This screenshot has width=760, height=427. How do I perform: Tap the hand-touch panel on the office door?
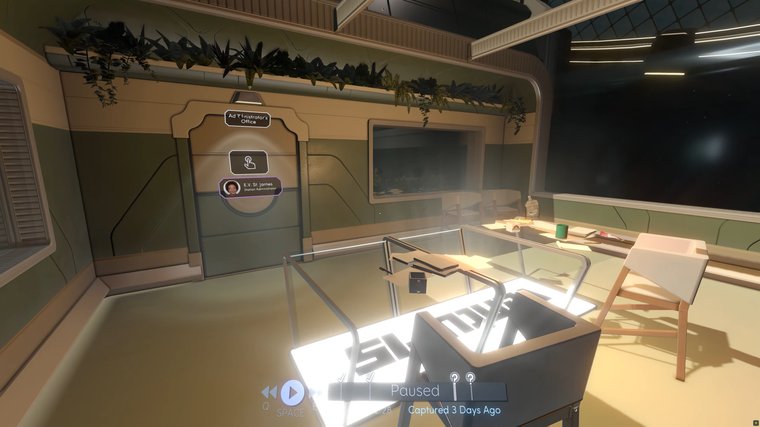(x=248, y=161)
